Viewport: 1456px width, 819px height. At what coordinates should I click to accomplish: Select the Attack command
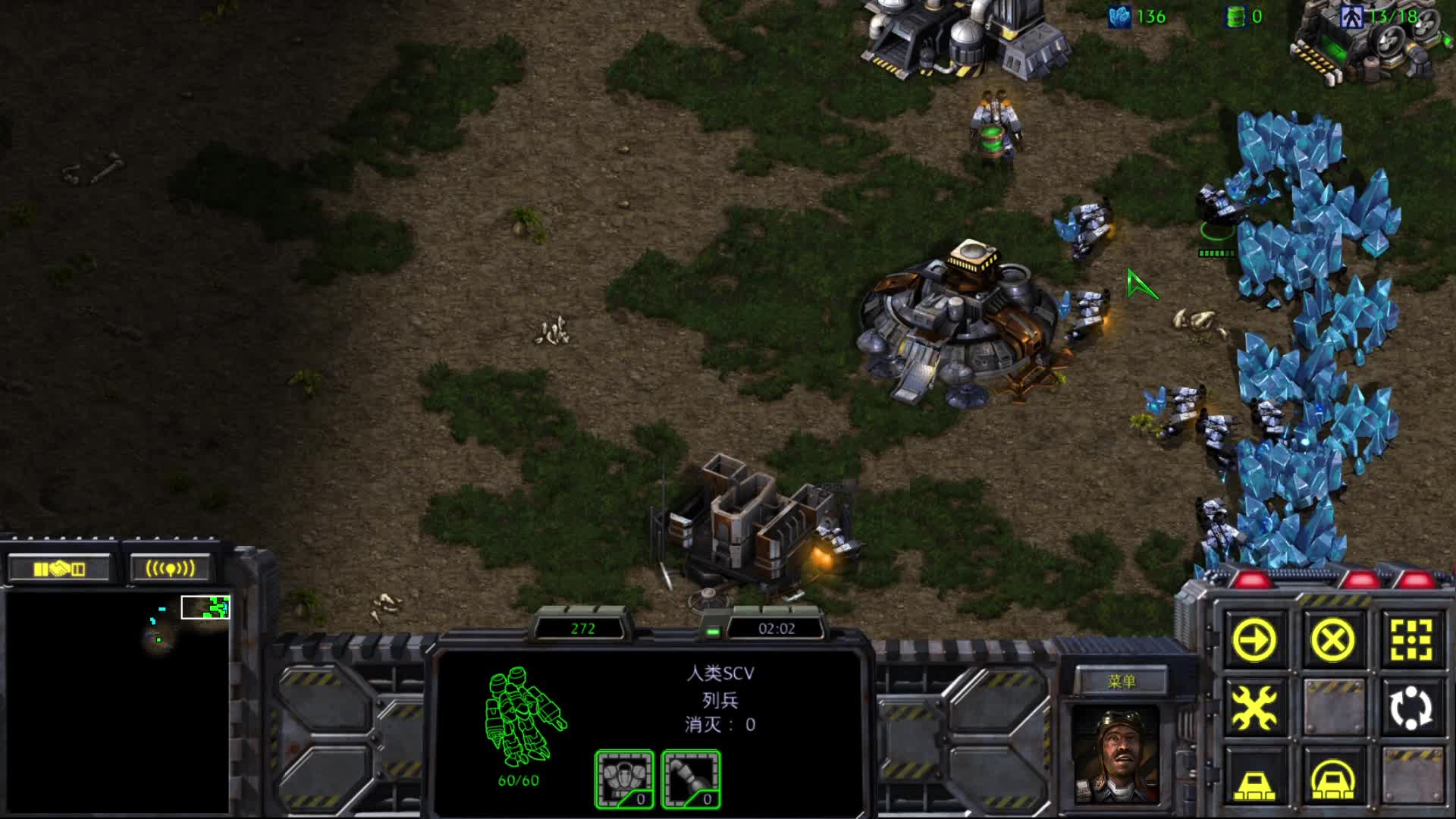tap(1410, 641)
